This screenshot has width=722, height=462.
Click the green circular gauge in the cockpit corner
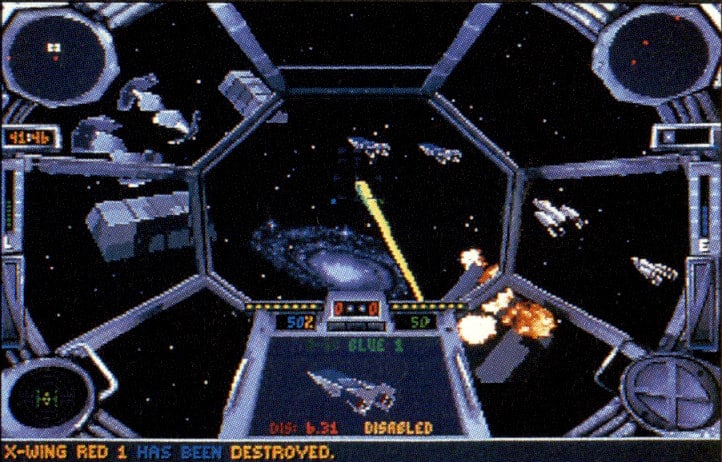[x=43, y=396]
